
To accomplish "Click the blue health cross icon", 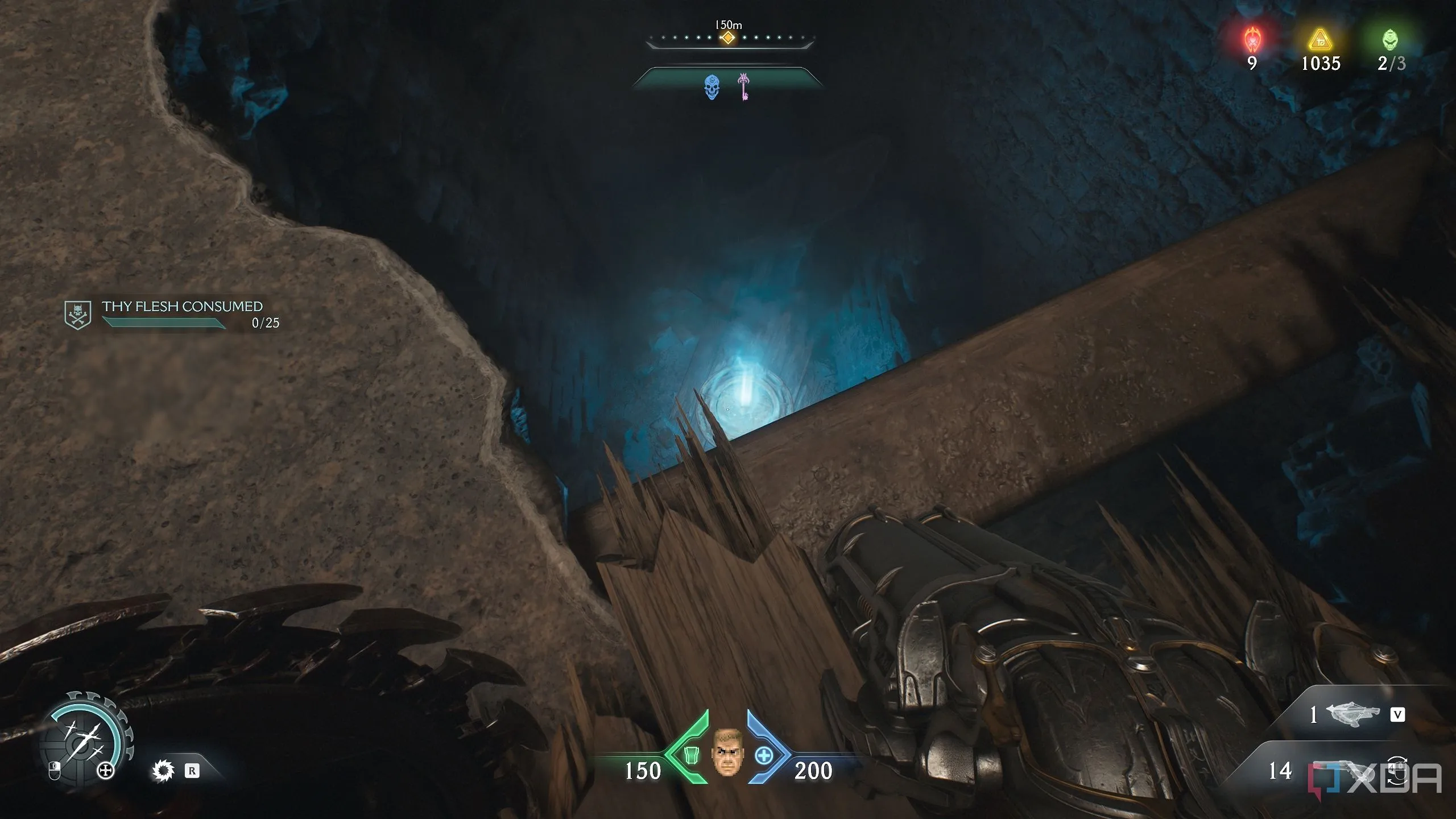I will pos(764,756).
